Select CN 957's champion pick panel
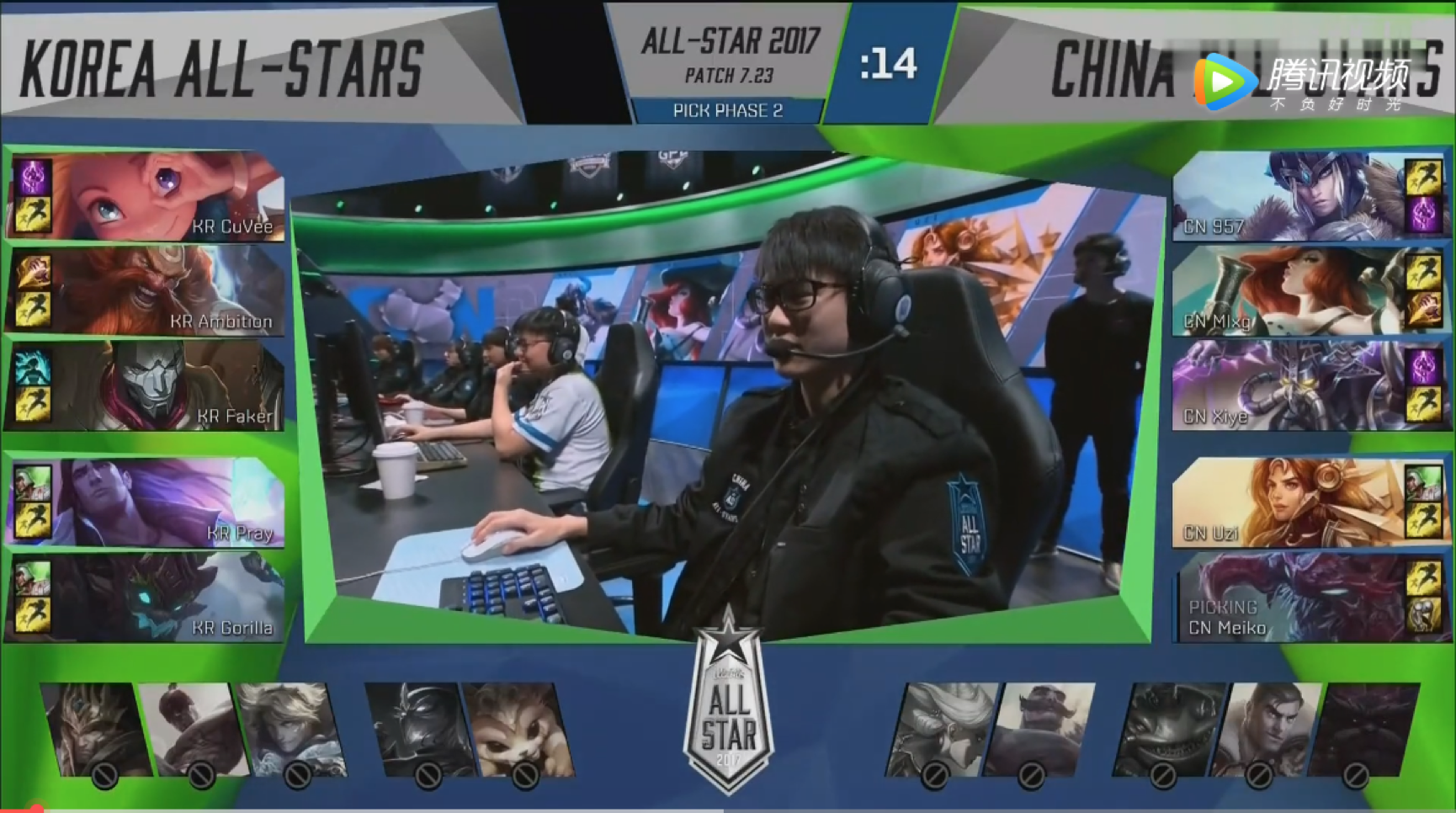The width and height of the screenshot is (1456, 813). click(x=1309, y=196)
